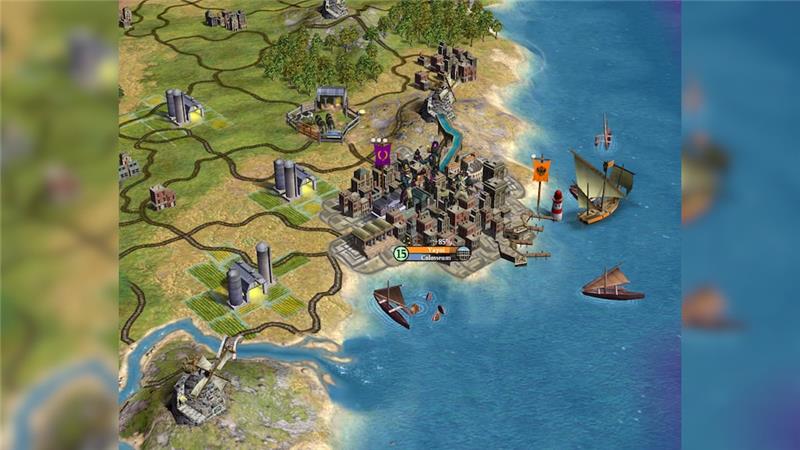Click the city population 15 badge

[400, 254]
